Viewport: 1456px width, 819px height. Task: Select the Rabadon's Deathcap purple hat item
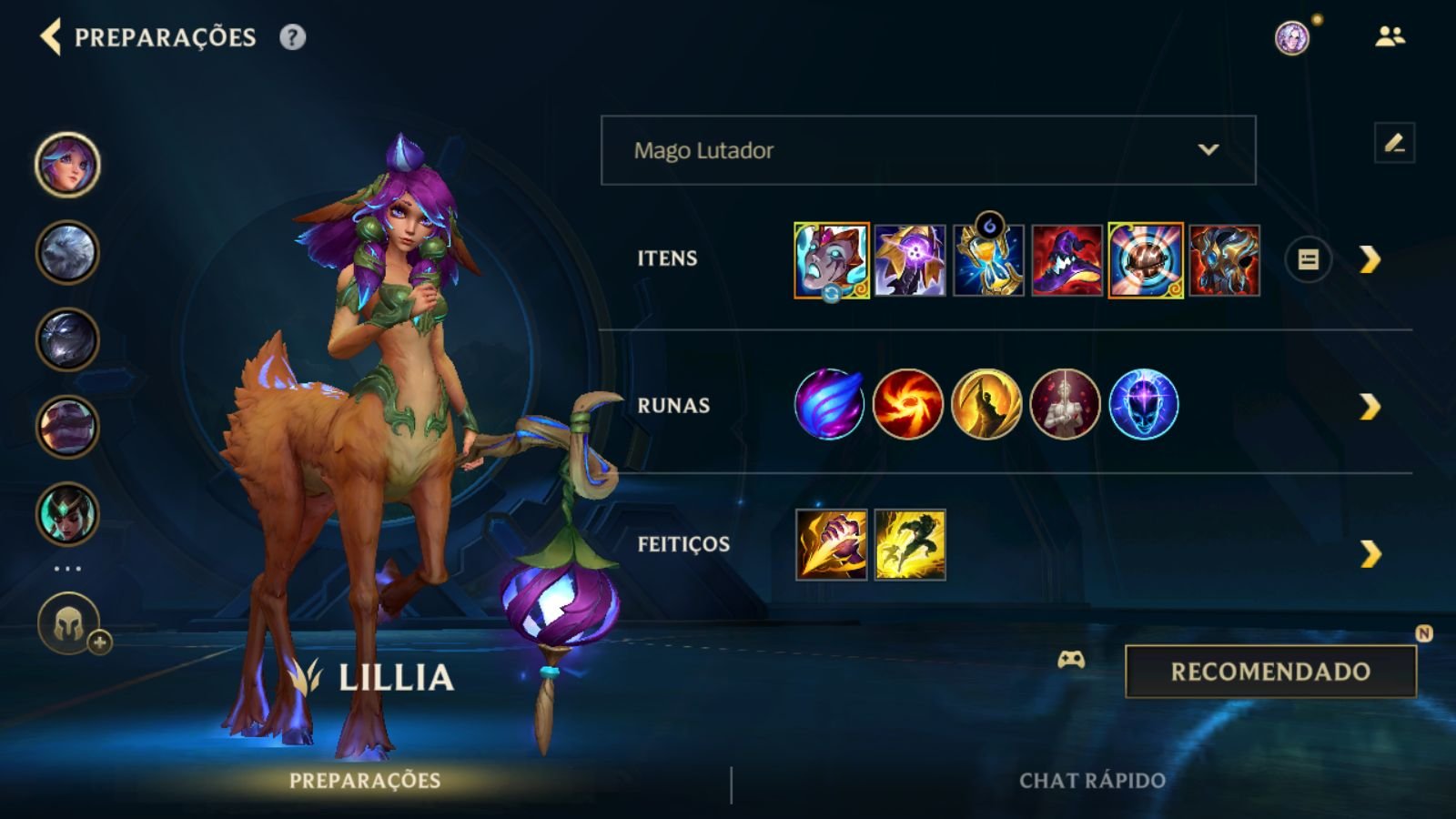tap(1067, 261)
